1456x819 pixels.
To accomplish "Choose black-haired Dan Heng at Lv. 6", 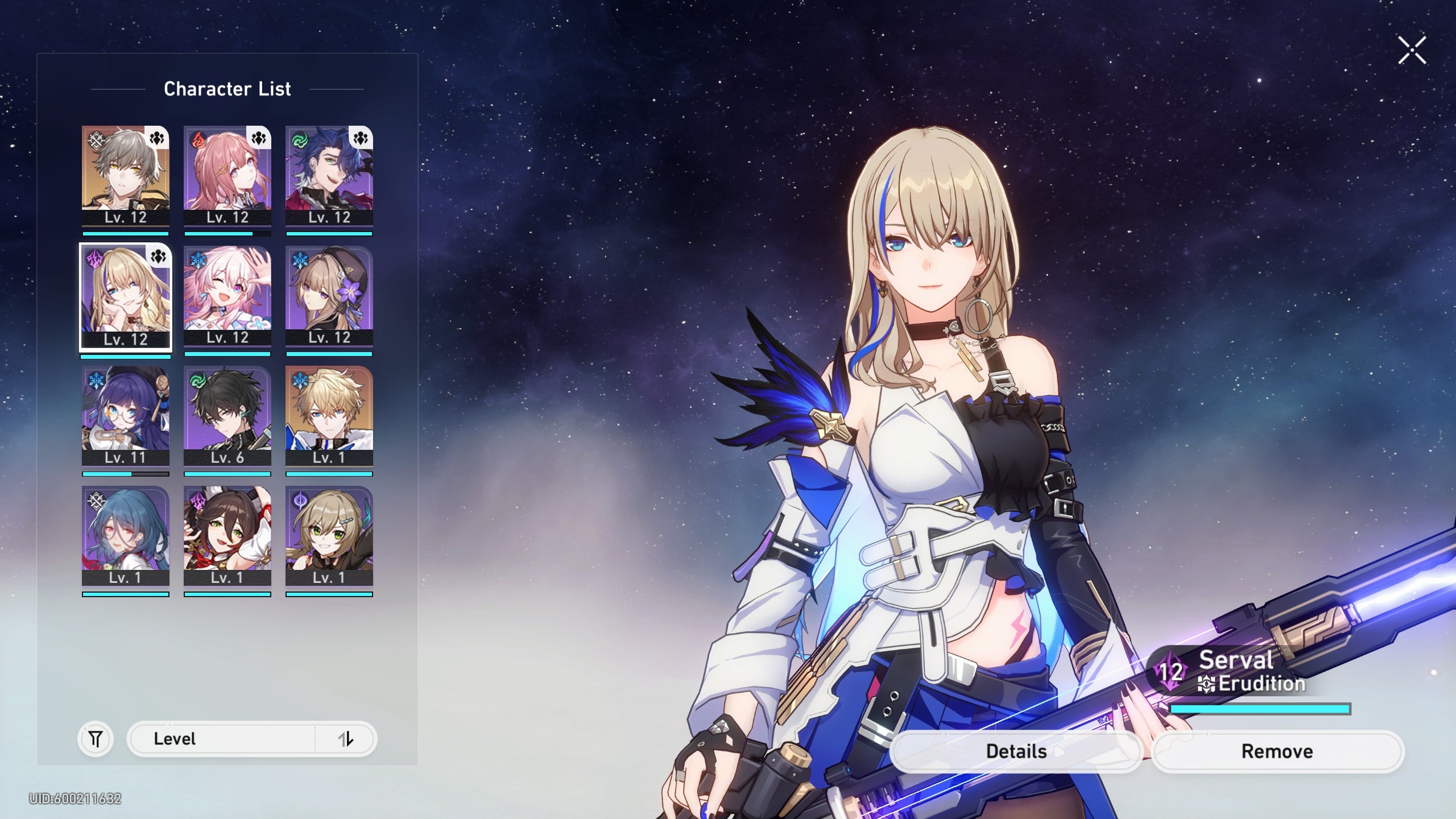I will click(227, 416).
